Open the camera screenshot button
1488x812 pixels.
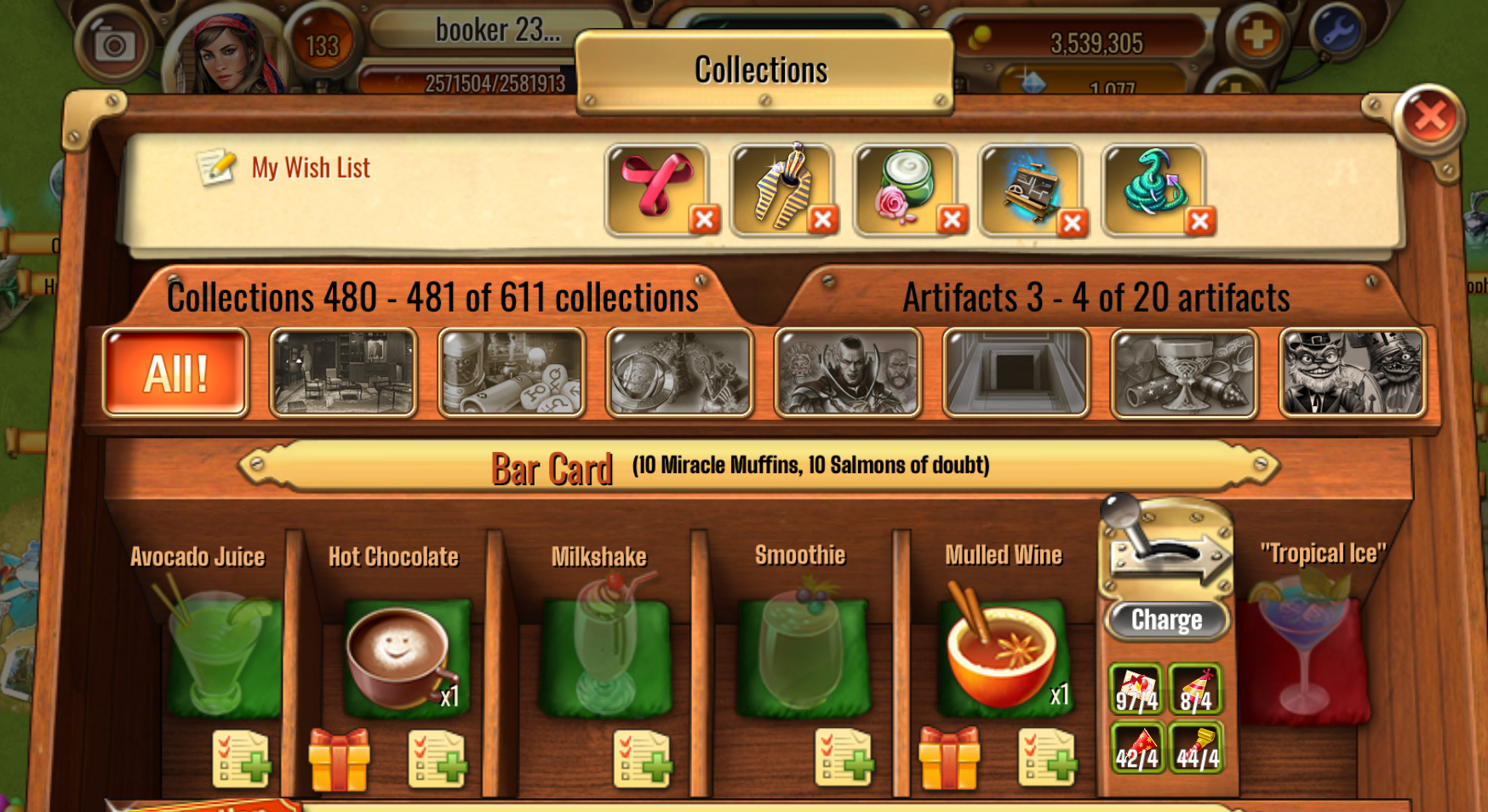pos(115,45)
